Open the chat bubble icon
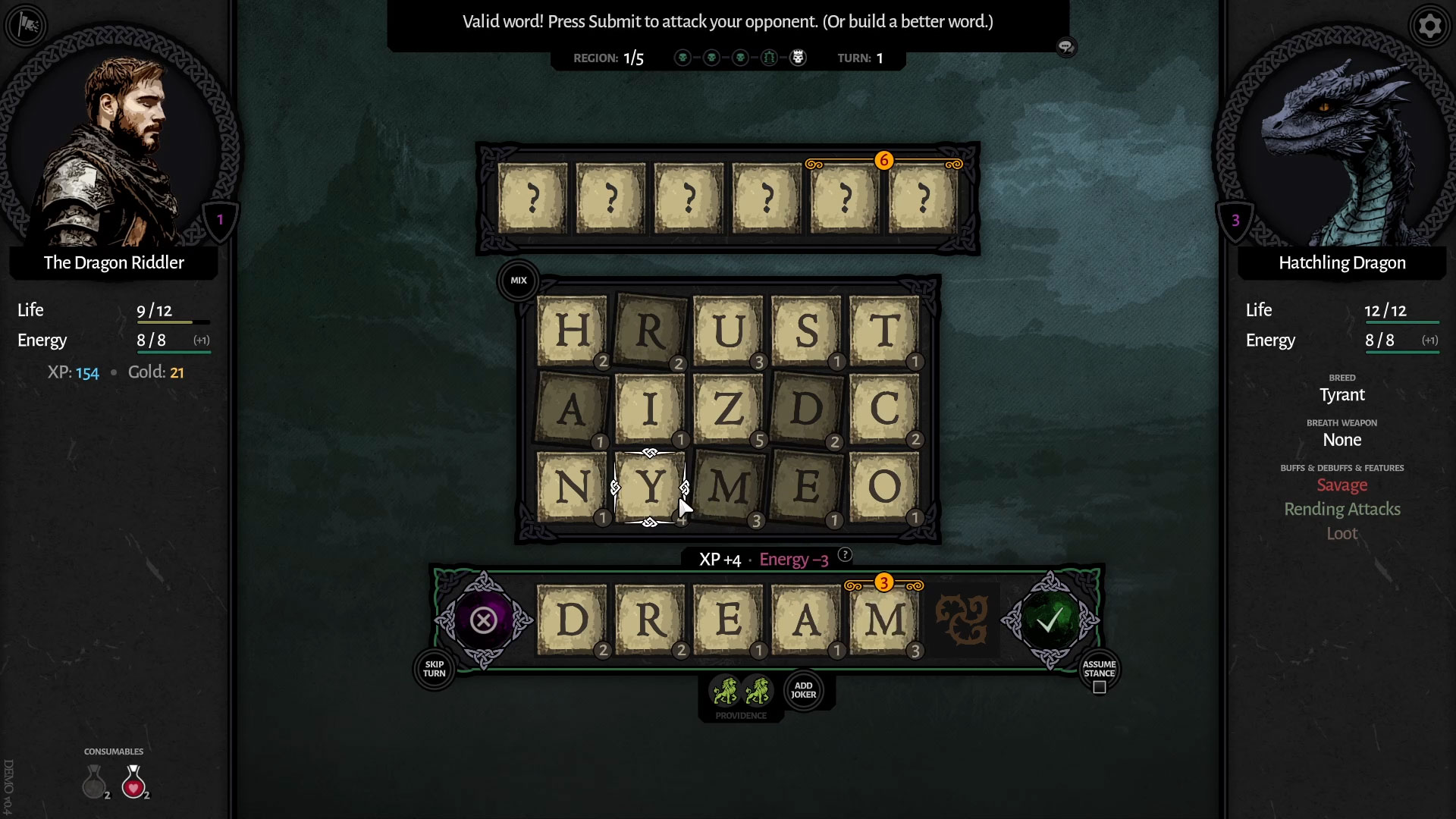Screen dimensions: 1456x819 (x=1066, y=48)
